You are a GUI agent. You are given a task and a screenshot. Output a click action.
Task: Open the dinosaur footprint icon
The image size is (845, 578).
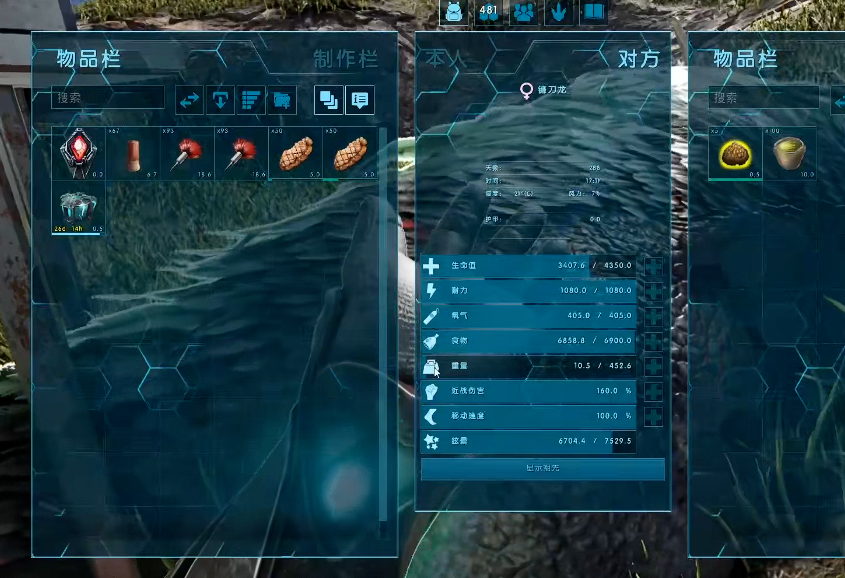[x=558, y=12]
